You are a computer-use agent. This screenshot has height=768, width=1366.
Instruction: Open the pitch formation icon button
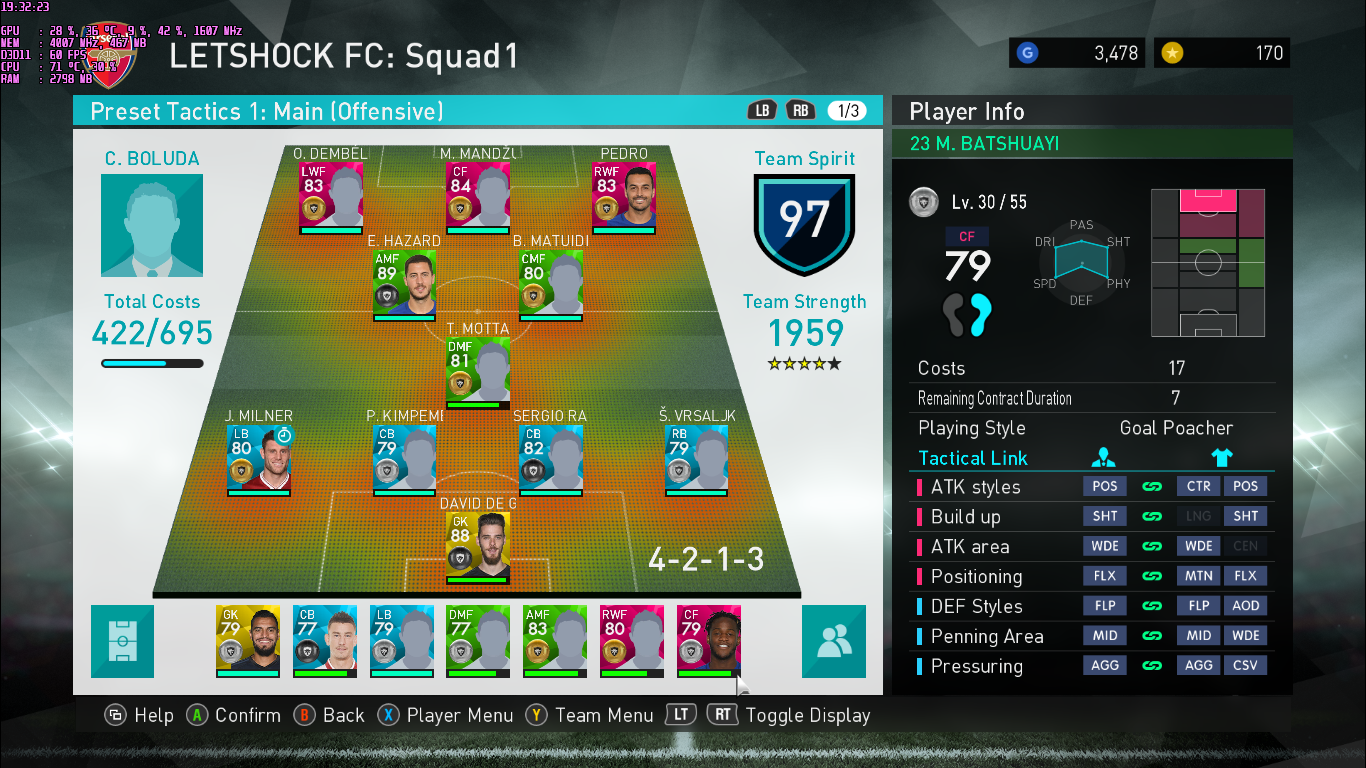[x=123, y=641]
